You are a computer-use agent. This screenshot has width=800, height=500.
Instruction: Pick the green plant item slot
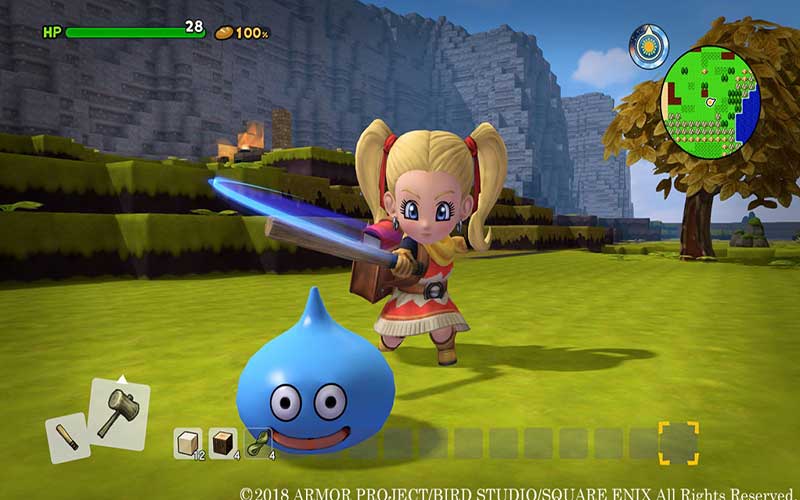[x=258, y=442]
